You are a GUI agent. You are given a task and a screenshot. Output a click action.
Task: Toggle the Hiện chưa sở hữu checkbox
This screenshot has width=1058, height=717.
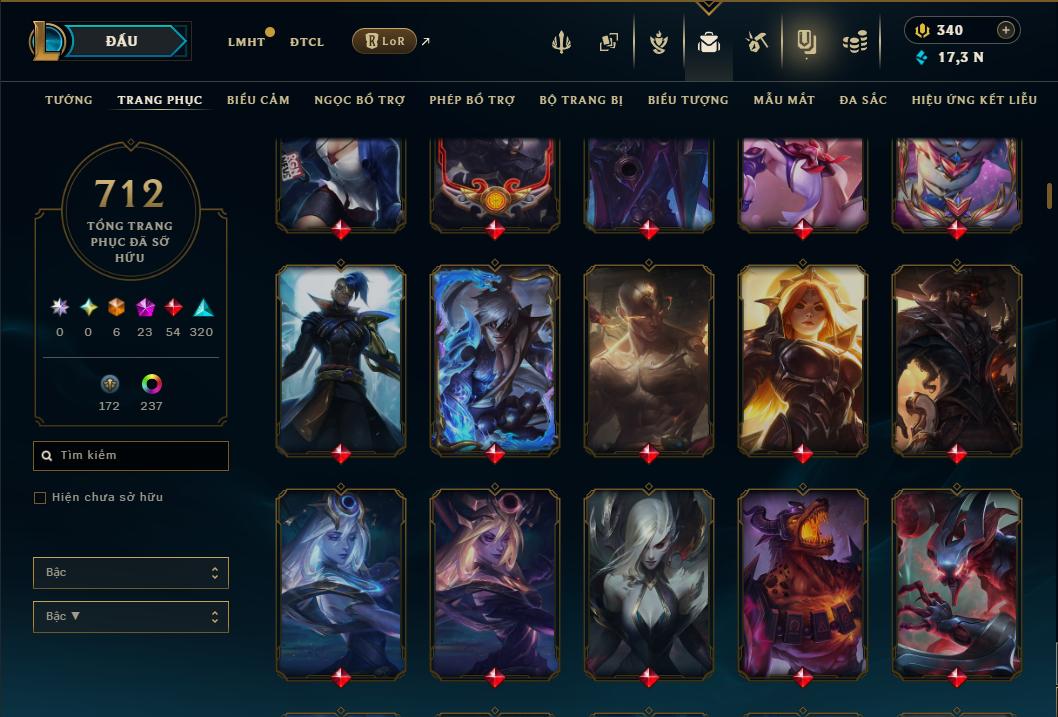tap(40, 498)
